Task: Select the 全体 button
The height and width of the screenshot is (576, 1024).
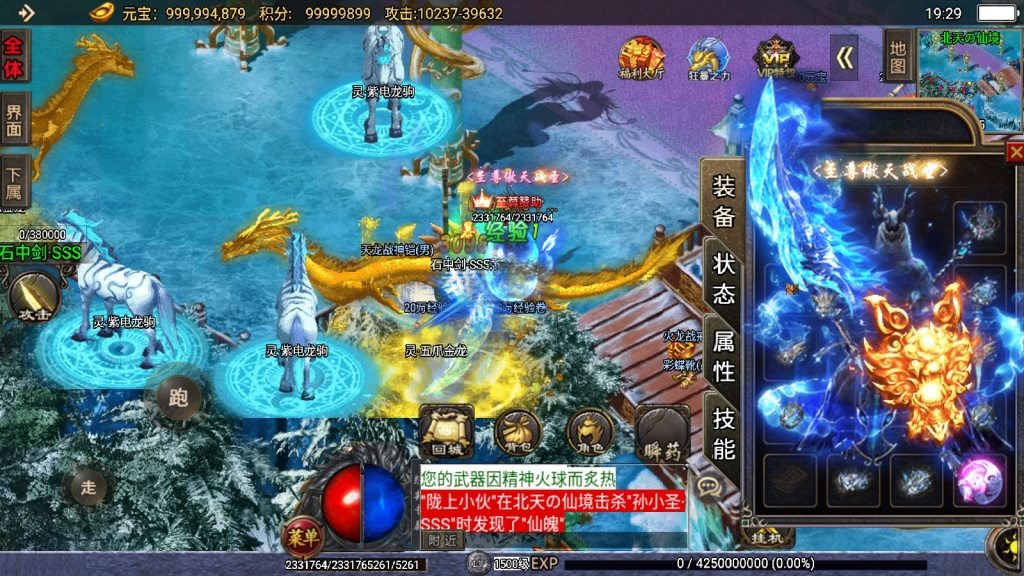Action: click(15, 56)
